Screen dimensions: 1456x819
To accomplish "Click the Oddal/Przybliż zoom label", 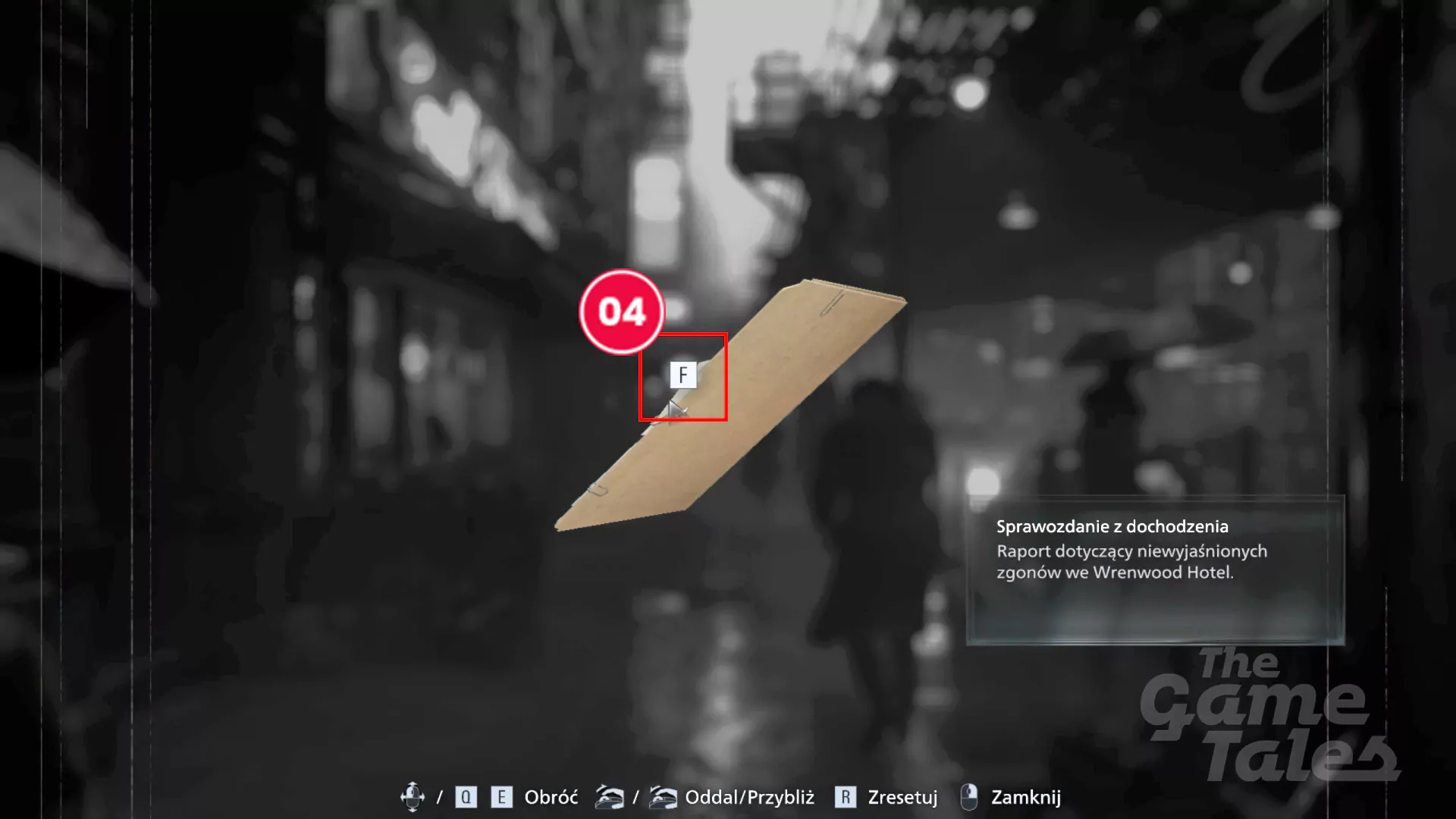I will [749, 797].
